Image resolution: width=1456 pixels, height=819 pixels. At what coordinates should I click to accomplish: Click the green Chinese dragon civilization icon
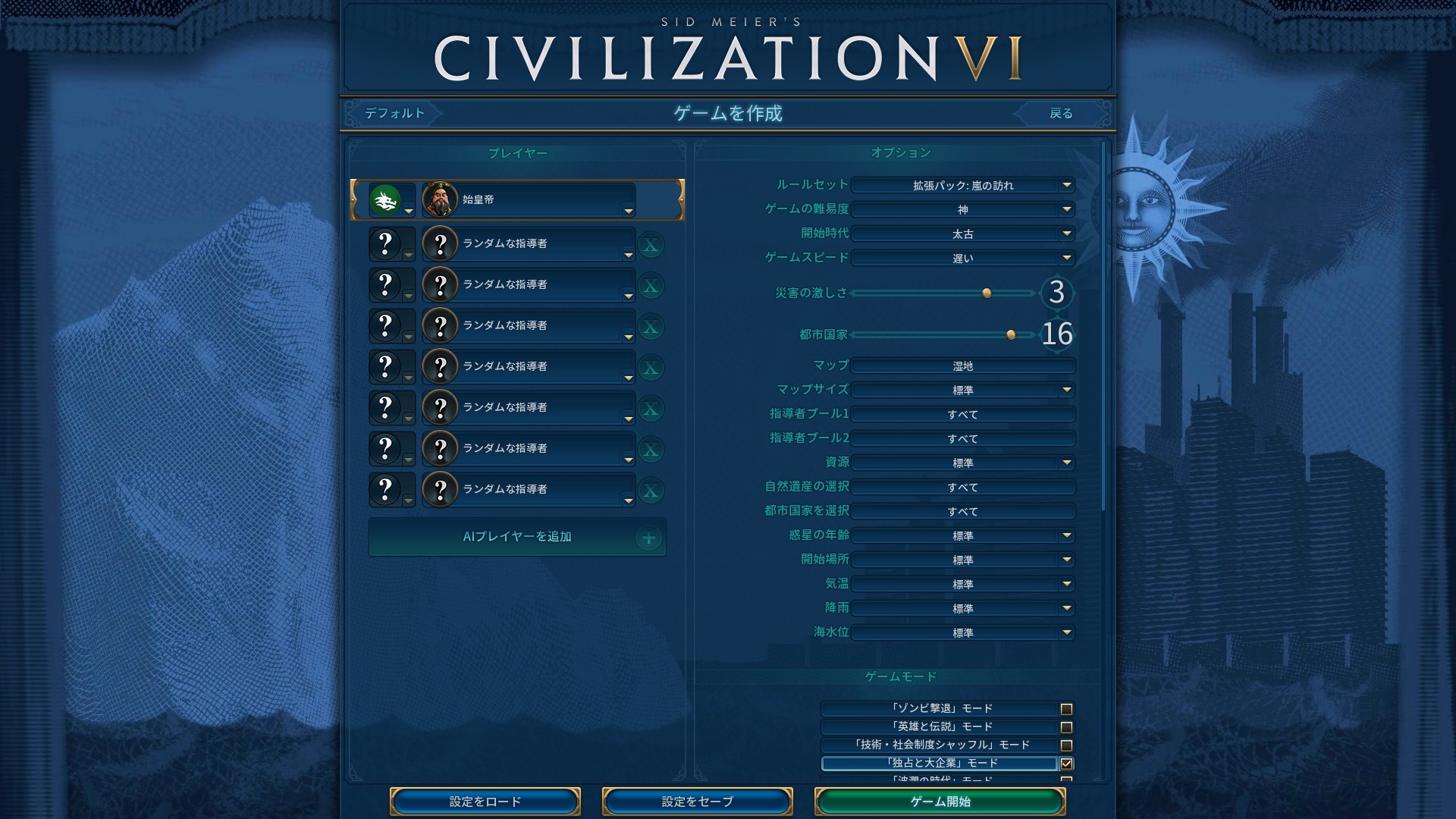click(385, 199)
